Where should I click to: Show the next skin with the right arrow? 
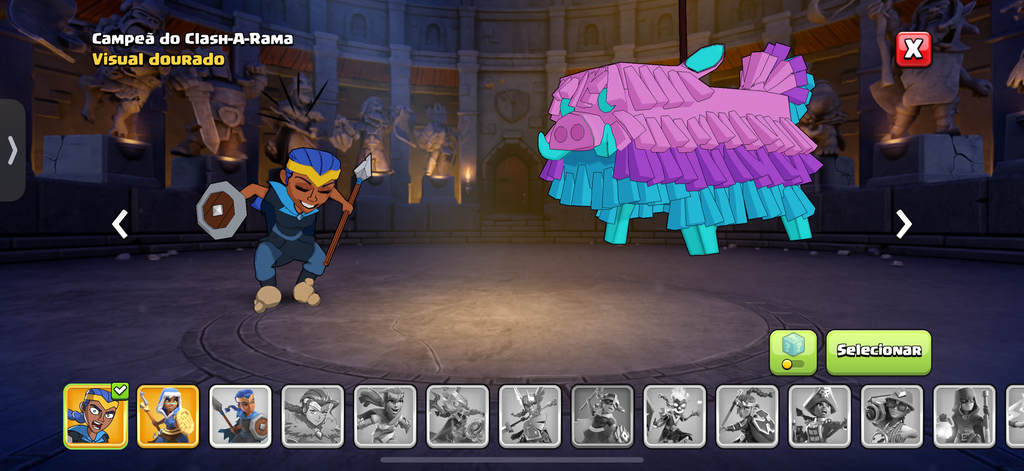(903, 224)
